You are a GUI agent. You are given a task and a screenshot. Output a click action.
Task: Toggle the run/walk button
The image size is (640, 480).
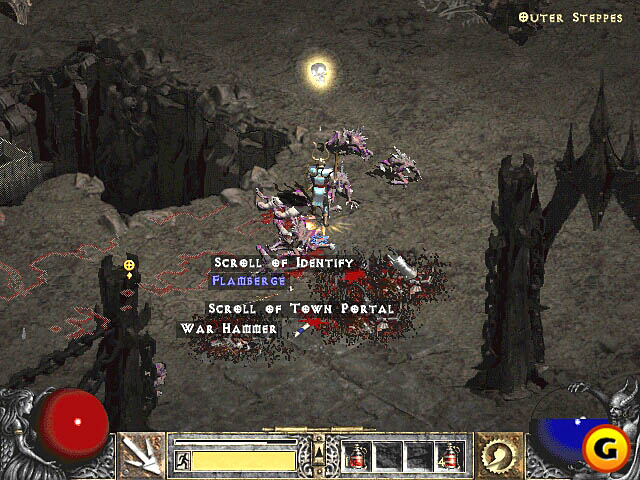click(x=183, y=460)
